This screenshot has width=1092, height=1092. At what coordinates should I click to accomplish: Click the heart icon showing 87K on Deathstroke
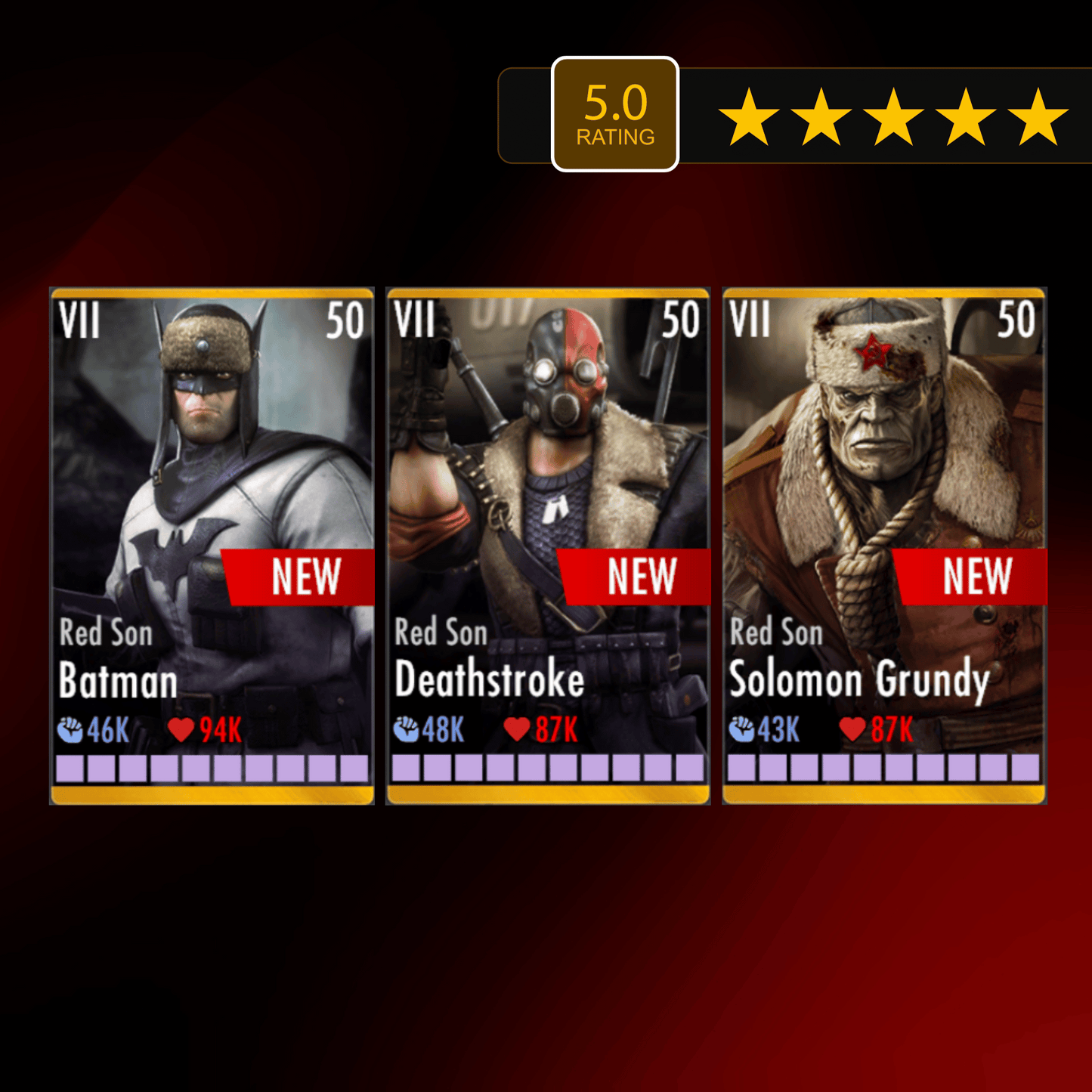[517, 730]
